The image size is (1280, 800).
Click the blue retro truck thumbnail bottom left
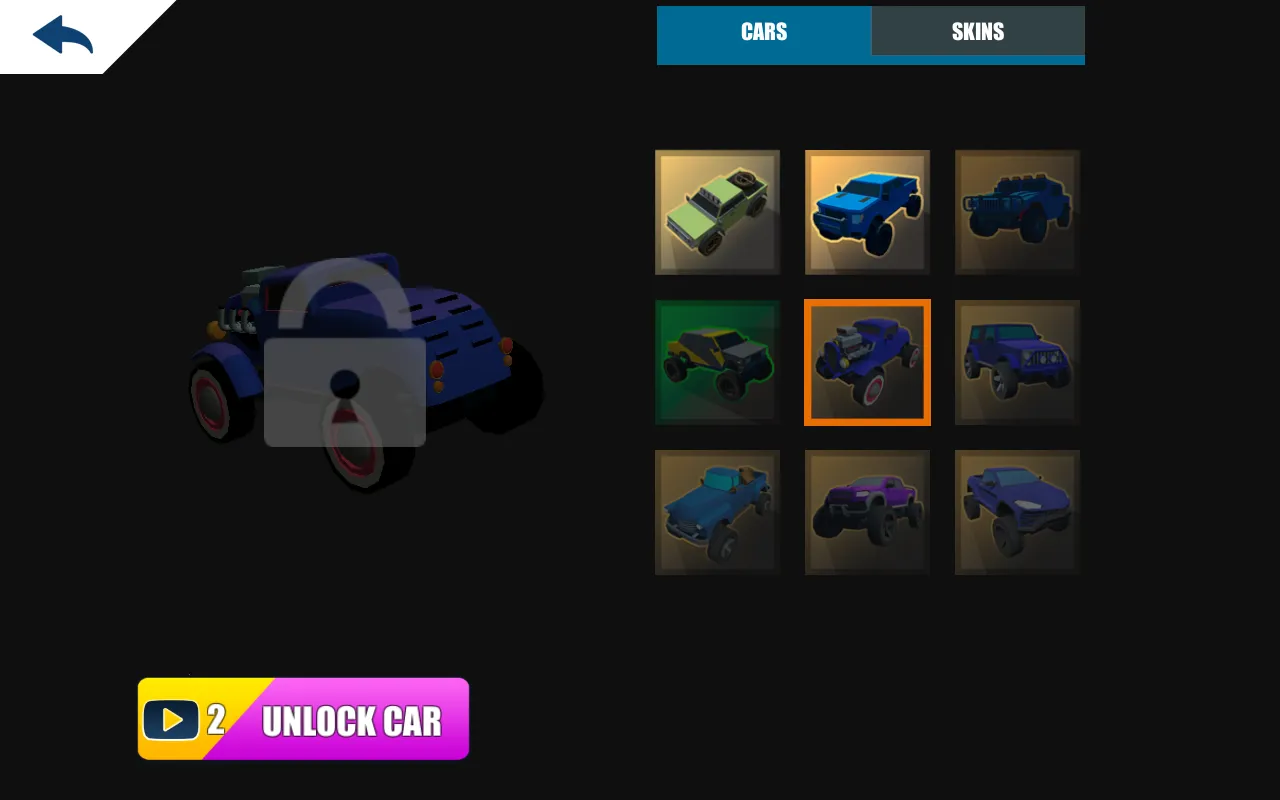pos(717,512)
